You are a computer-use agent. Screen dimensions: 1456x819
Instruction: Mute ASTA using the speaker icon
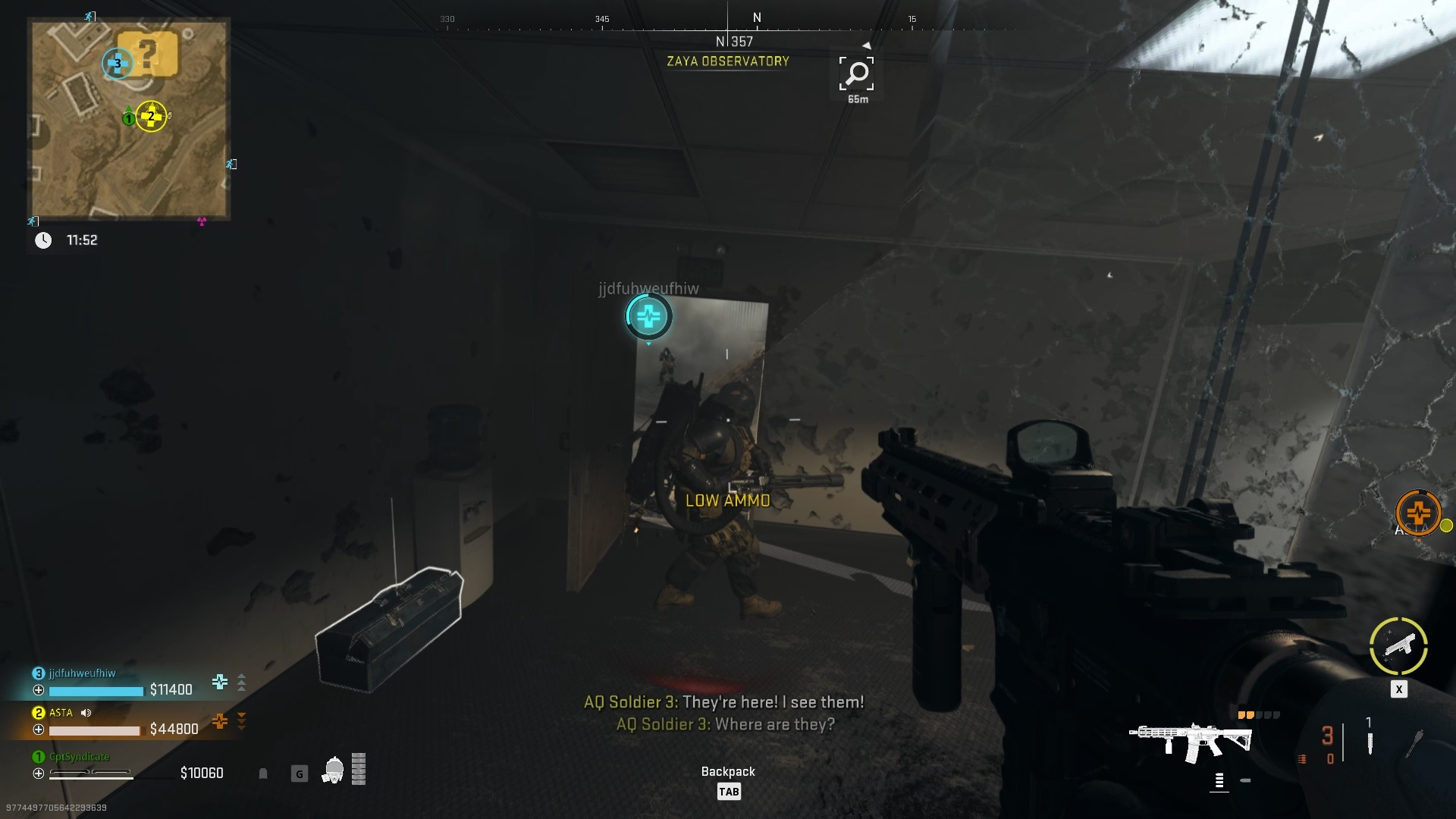tap(86, 713)
